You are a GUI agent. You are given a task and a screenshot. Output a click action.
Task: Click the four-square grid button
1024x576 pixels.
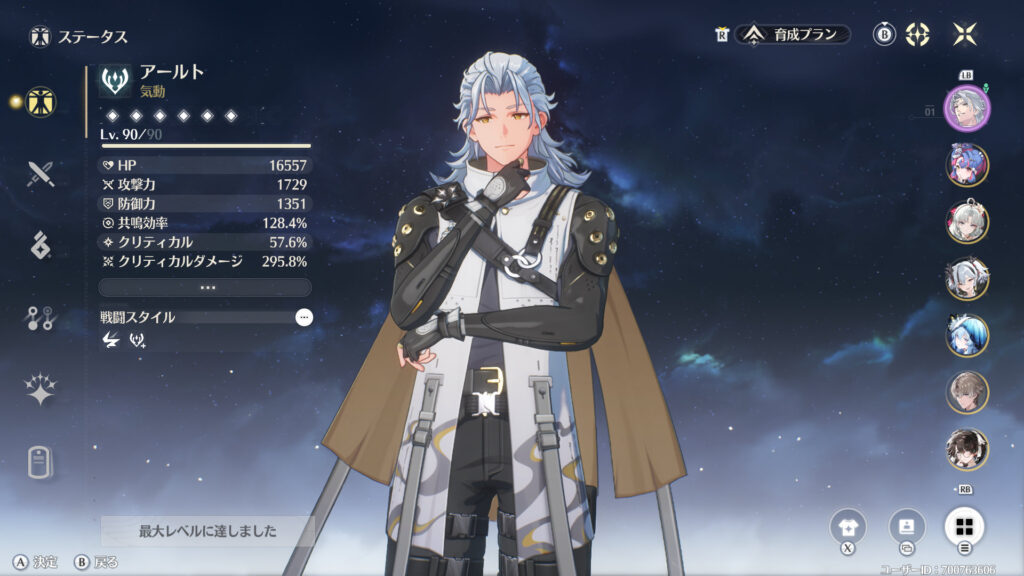tap(964, 526)
